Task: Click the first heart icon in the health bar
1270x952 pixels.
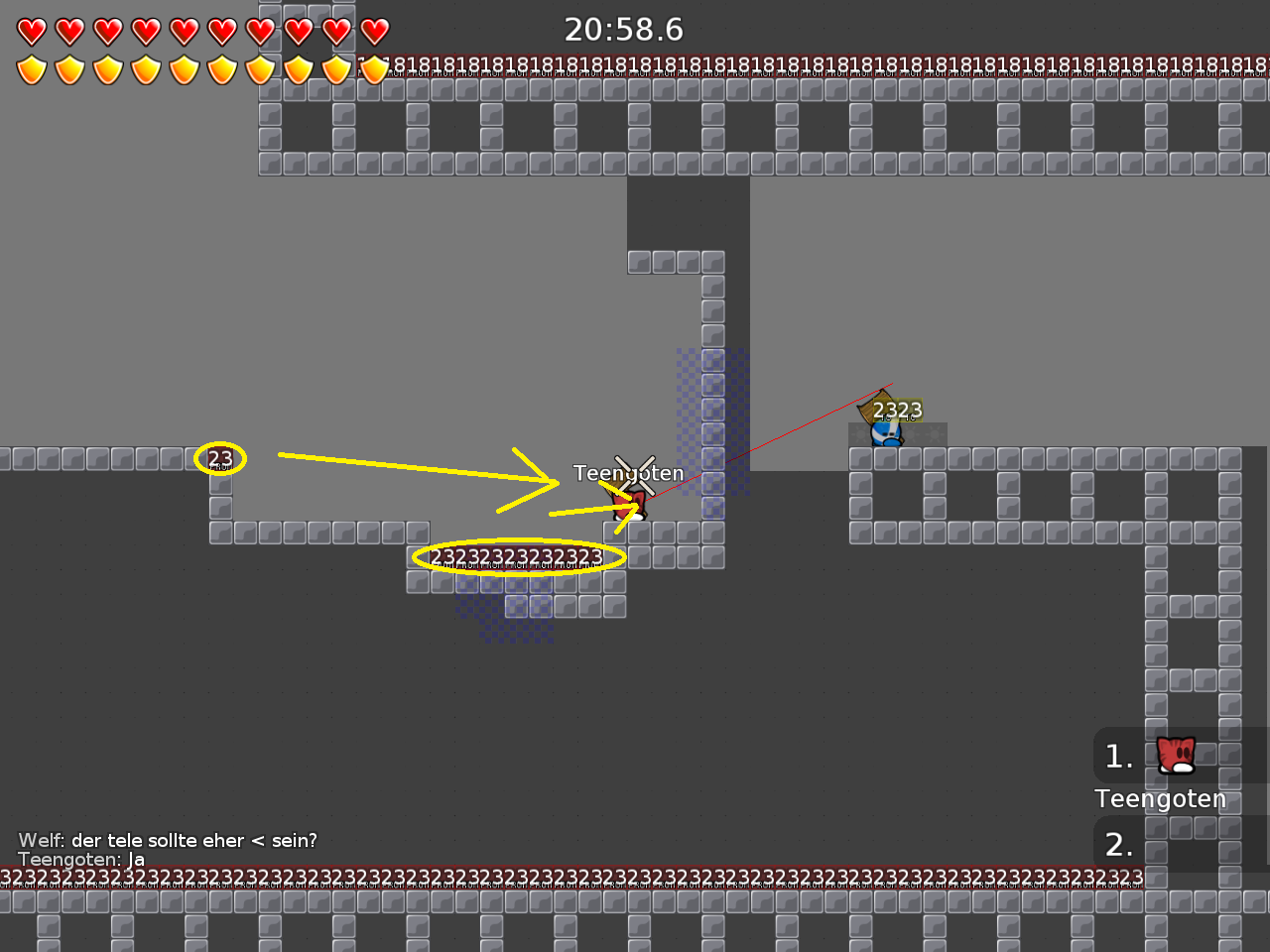Action: click(x=30, y=30)
